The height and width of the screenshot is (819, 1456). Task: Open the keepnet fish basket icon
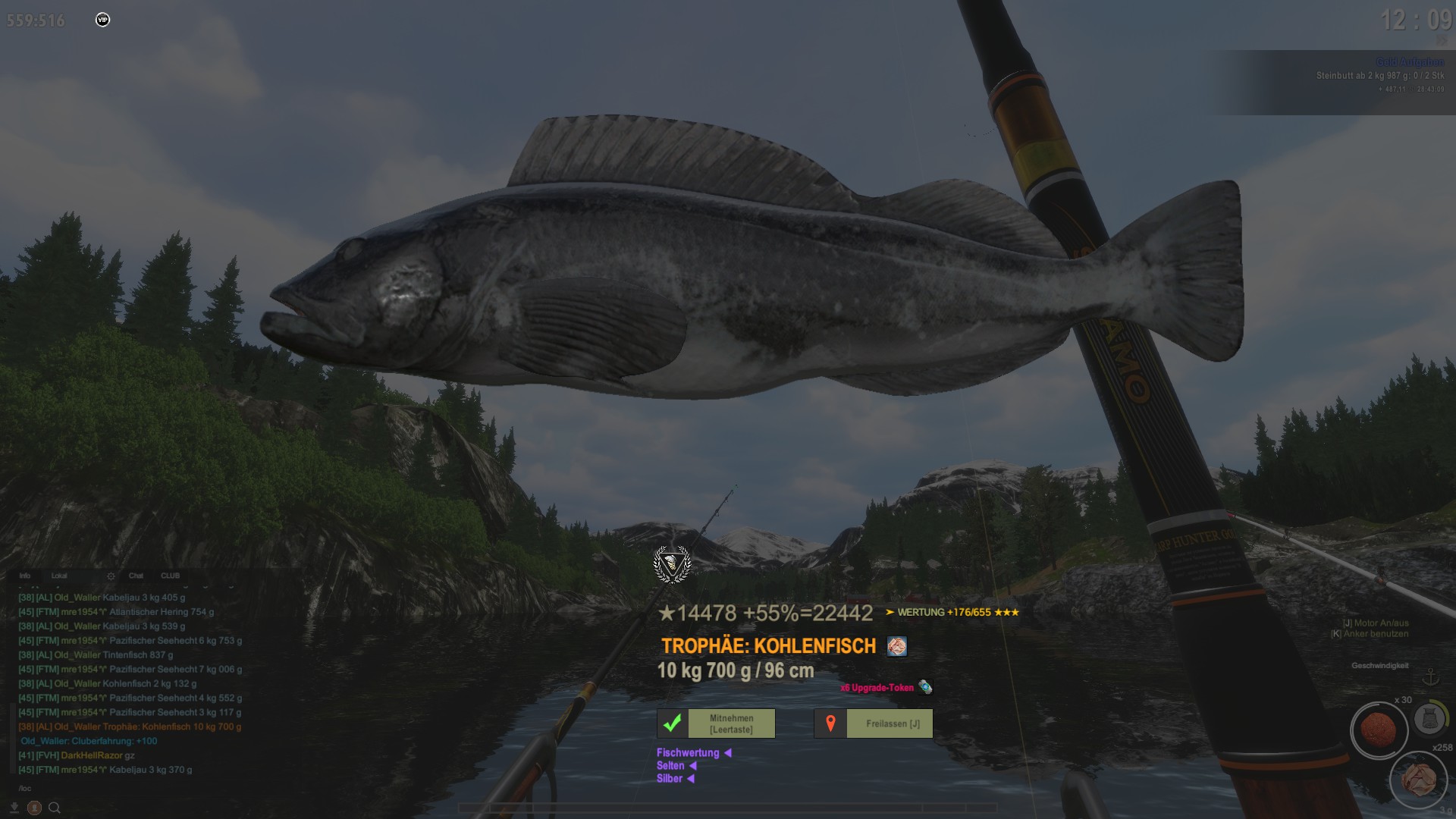tap(1429, 719)
